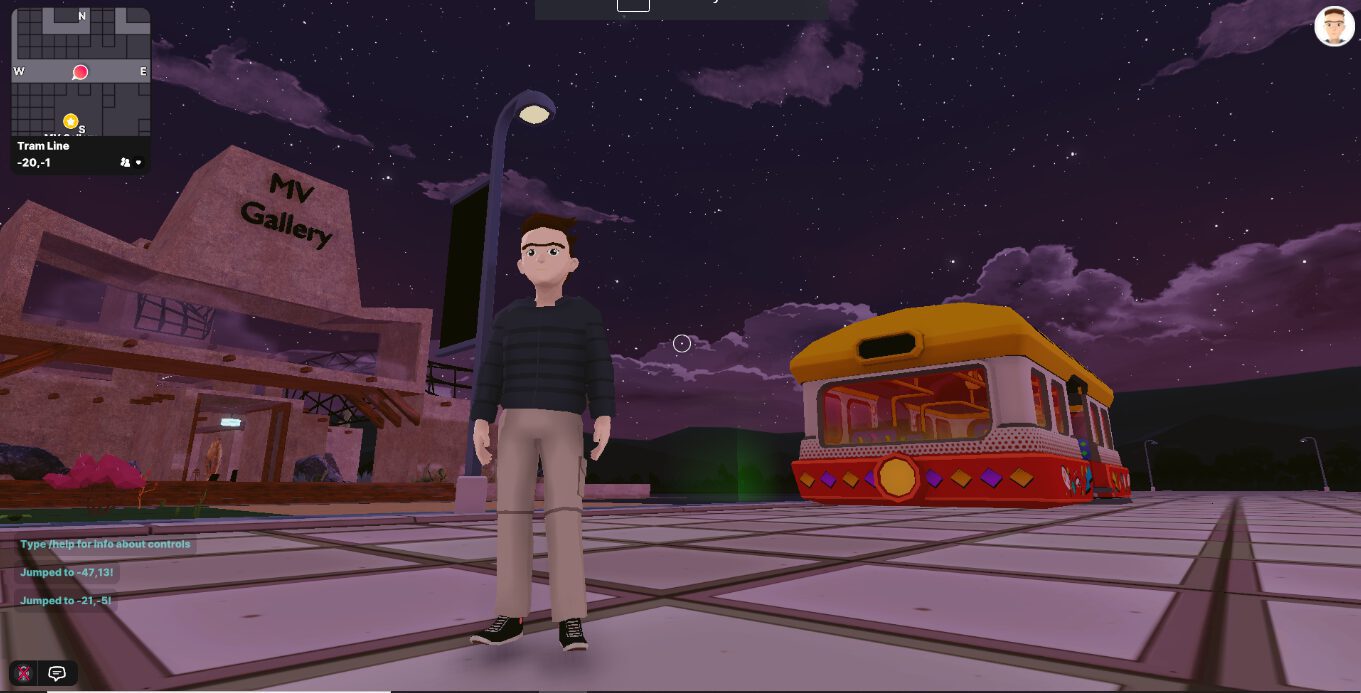Viewport: 1361px width, 693px height.
Task: Open the nearby players icon beside the coordinates
Action: [x=125, y=162]
